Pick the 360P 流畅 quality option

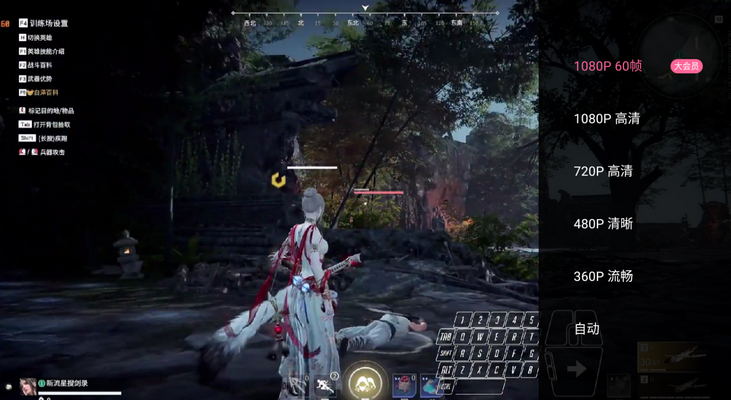(x=603, y=276)
